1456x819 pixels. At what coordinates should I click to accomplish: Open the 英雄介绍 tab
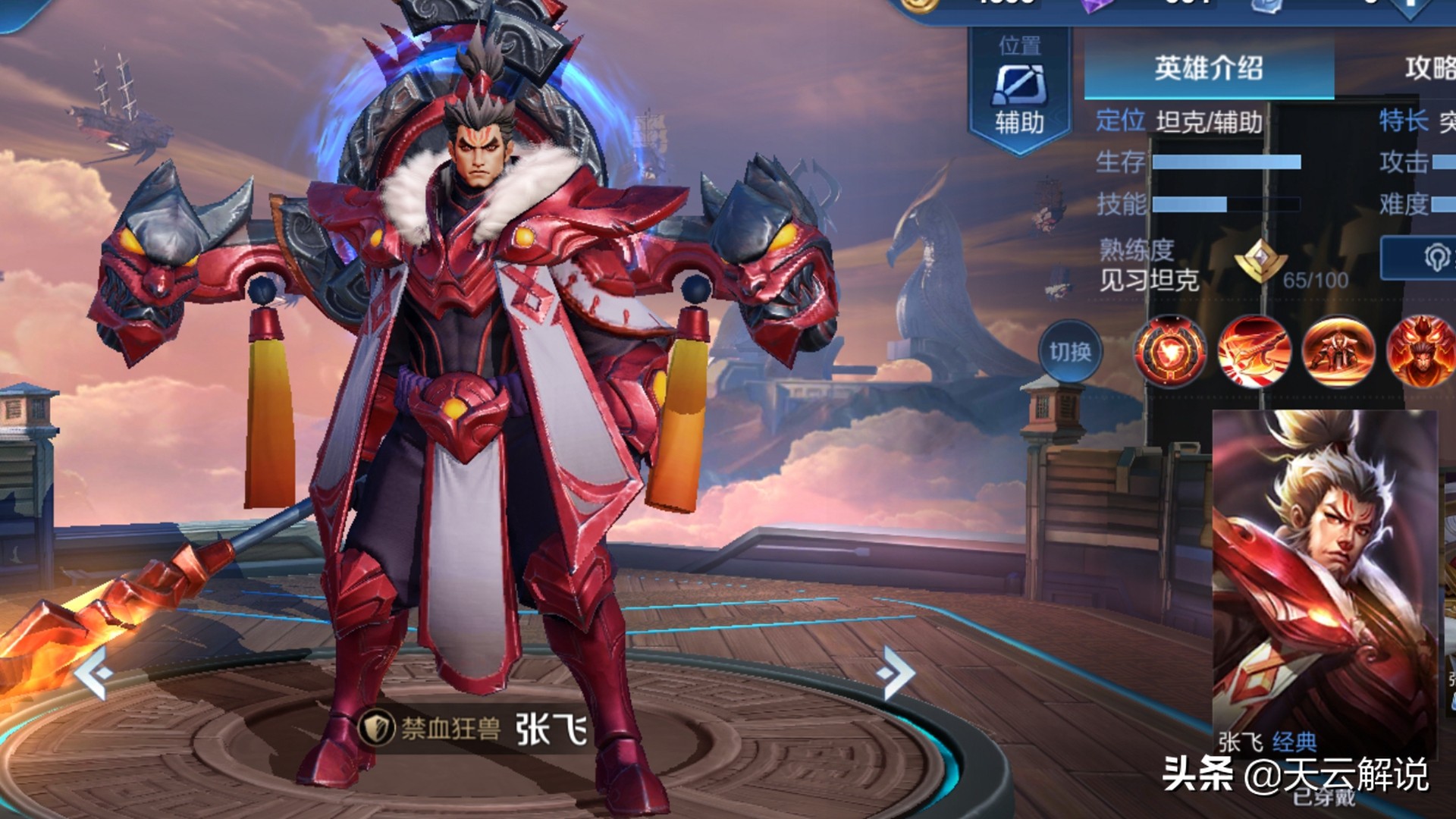(1209, 69)
